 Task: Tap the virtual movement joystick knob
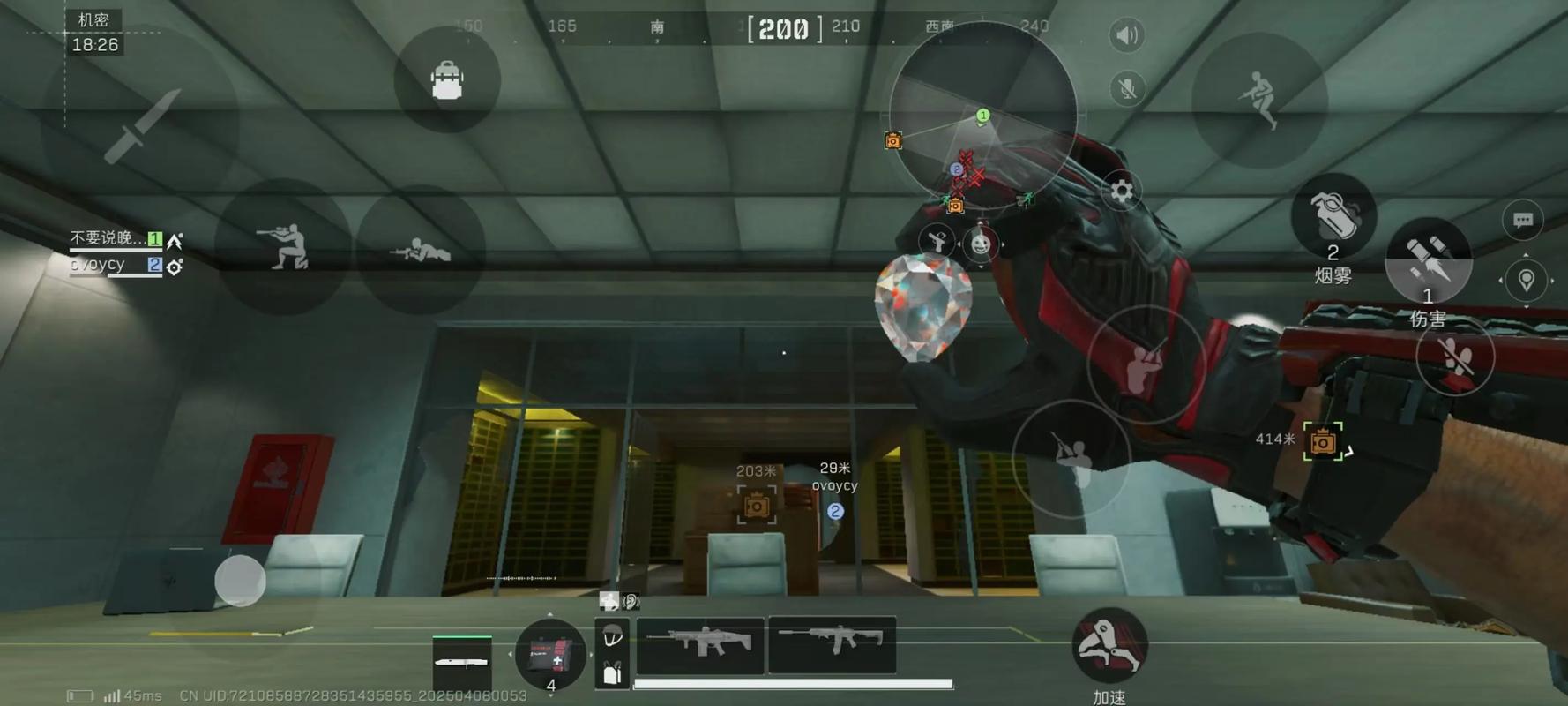[240, 581]
